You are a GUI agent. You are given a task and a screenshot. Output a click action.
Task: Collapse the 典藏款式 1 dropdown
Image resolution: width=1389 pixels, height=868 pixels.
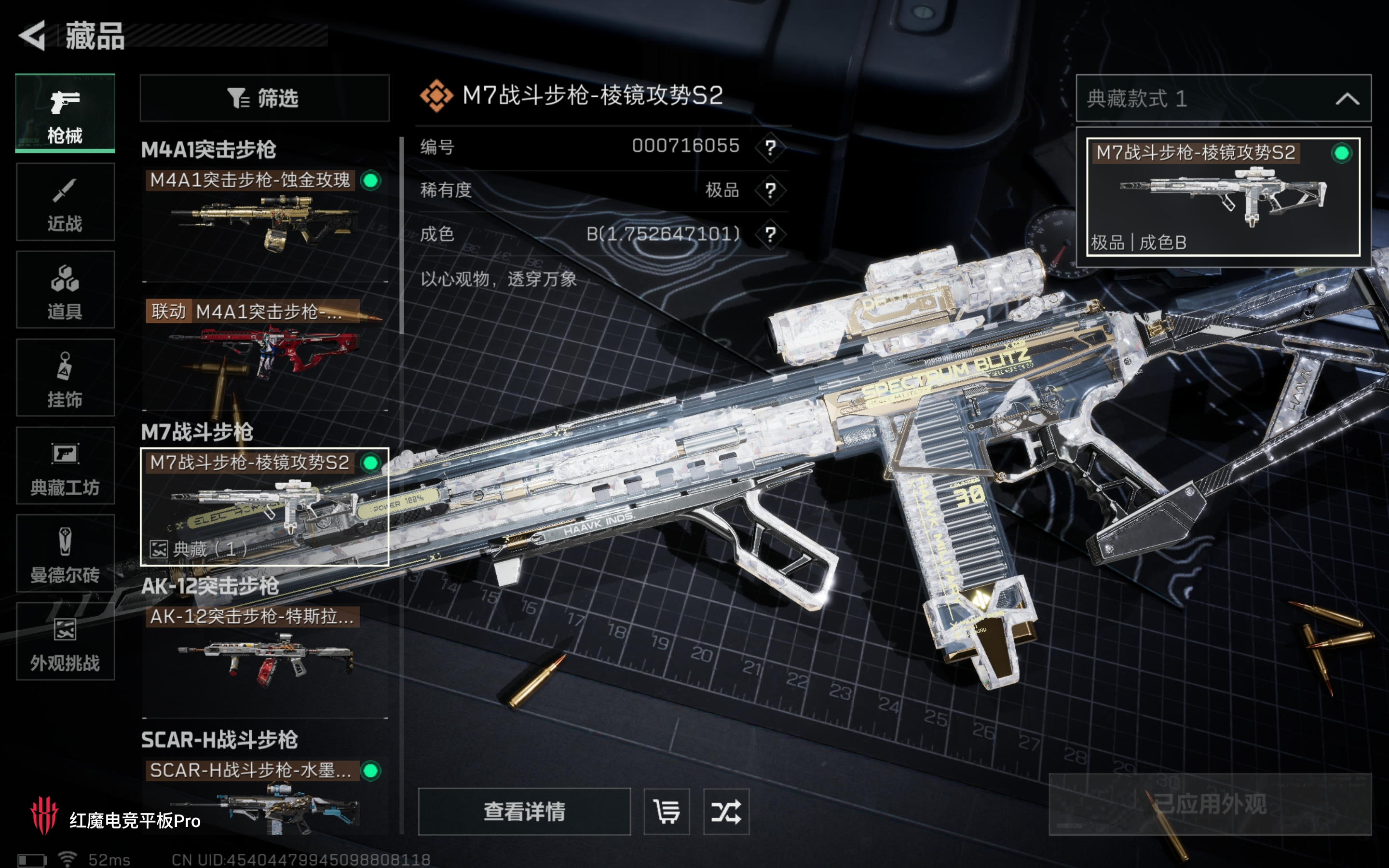click(1347, 99)
